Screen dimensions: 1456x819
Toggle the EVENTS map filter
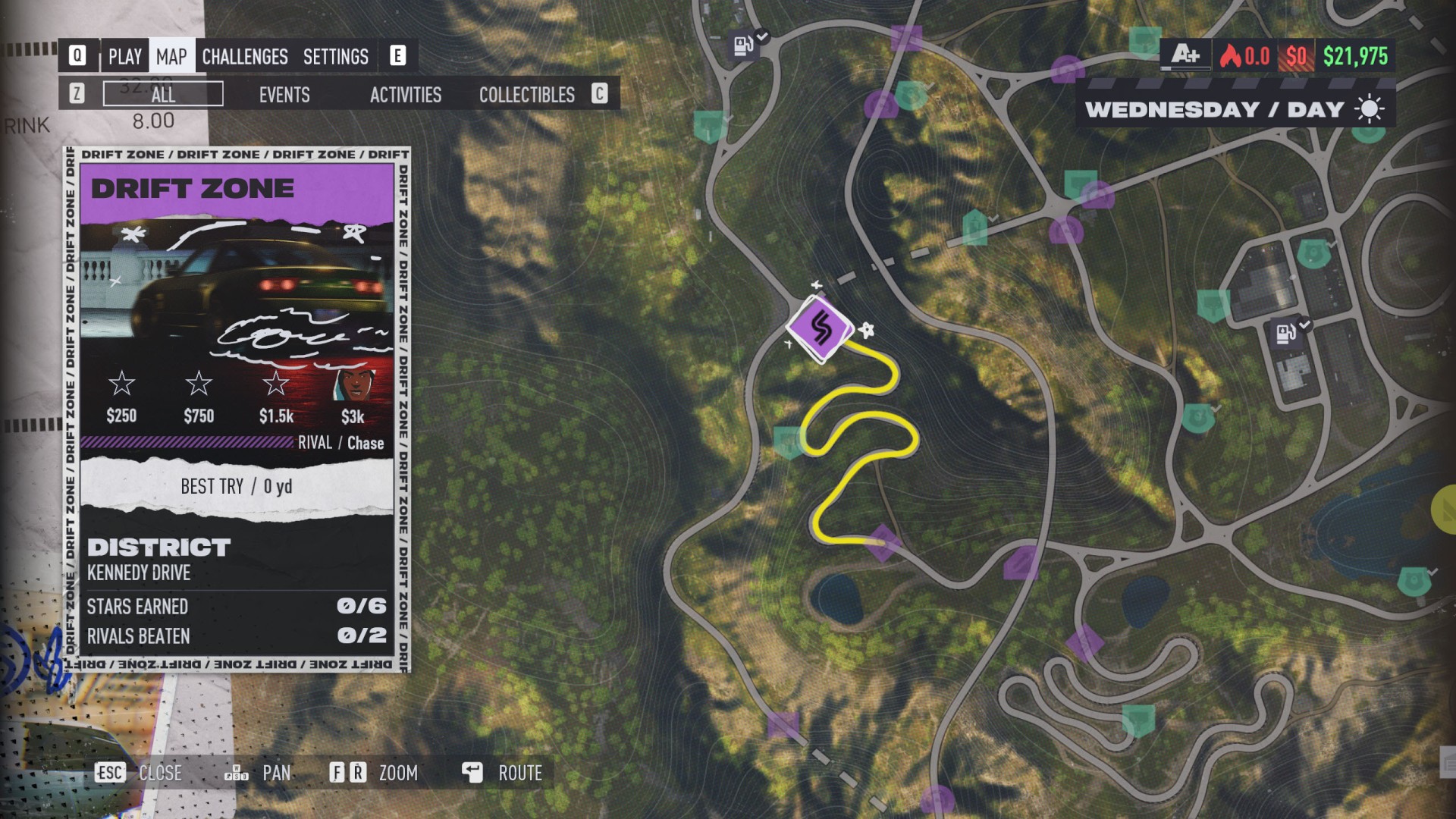coord(284,95)
